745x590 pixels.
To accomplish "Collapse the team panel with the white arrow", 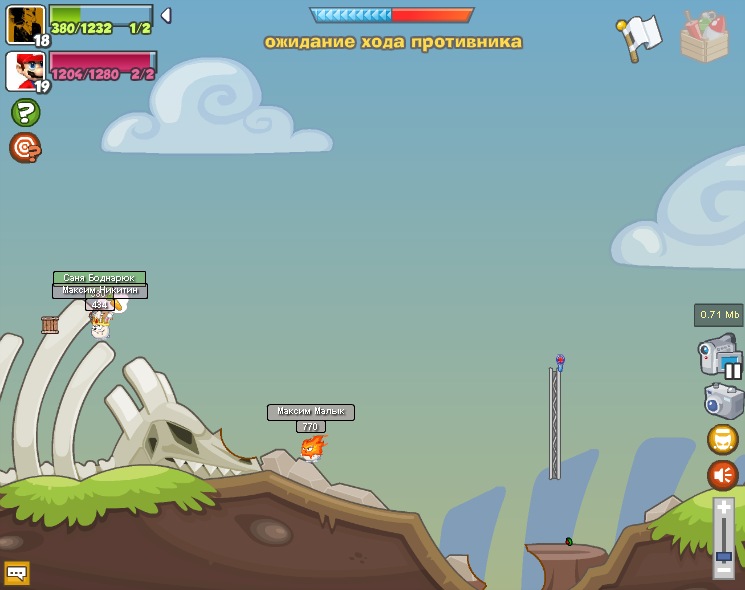I will click(166, 16).
